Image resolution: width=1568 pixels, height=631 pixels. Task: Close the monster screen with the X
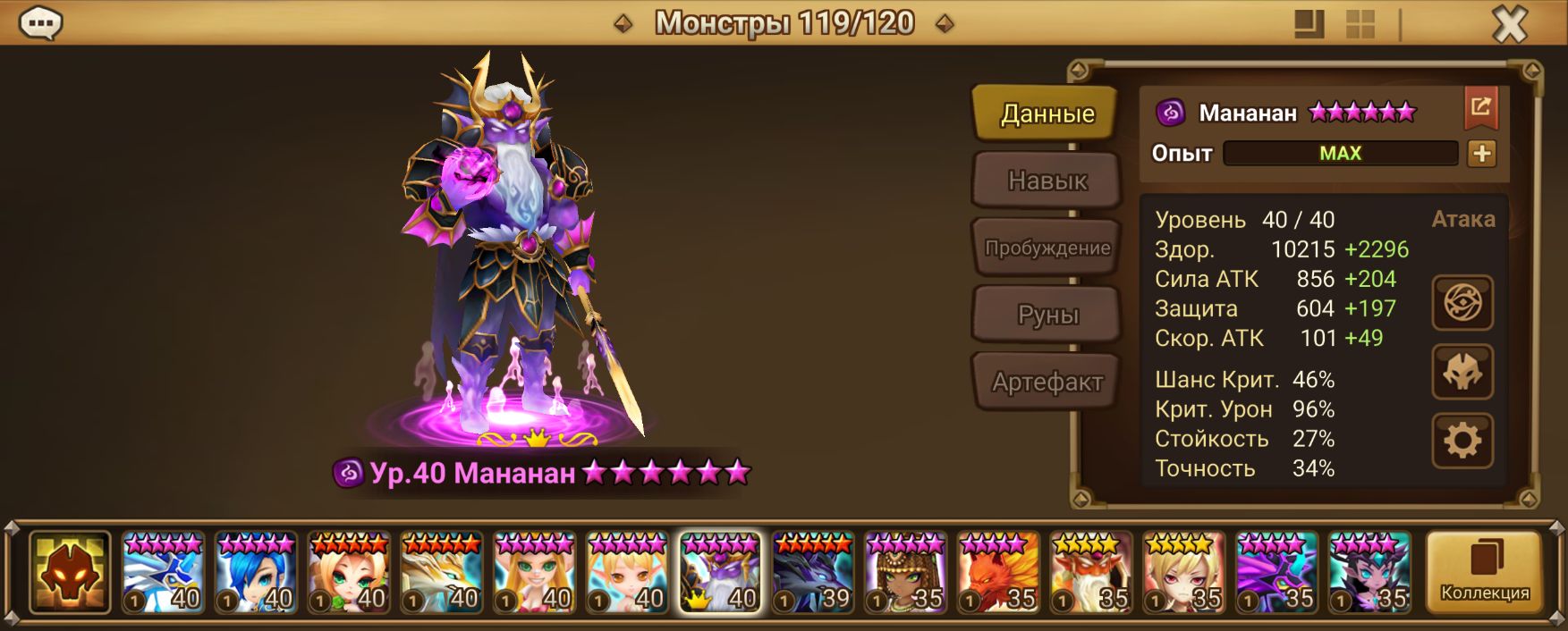[x=1509, y=24]
